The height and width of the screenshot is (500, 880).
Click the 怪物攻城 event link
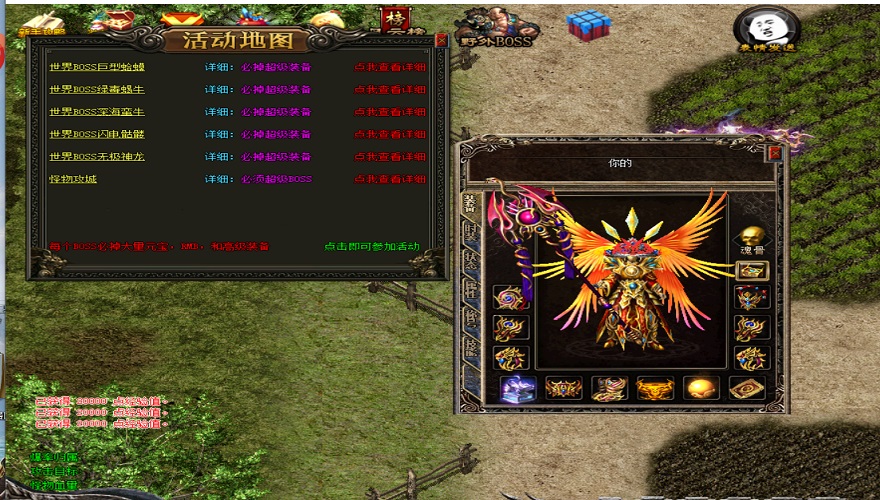point(73,179)
